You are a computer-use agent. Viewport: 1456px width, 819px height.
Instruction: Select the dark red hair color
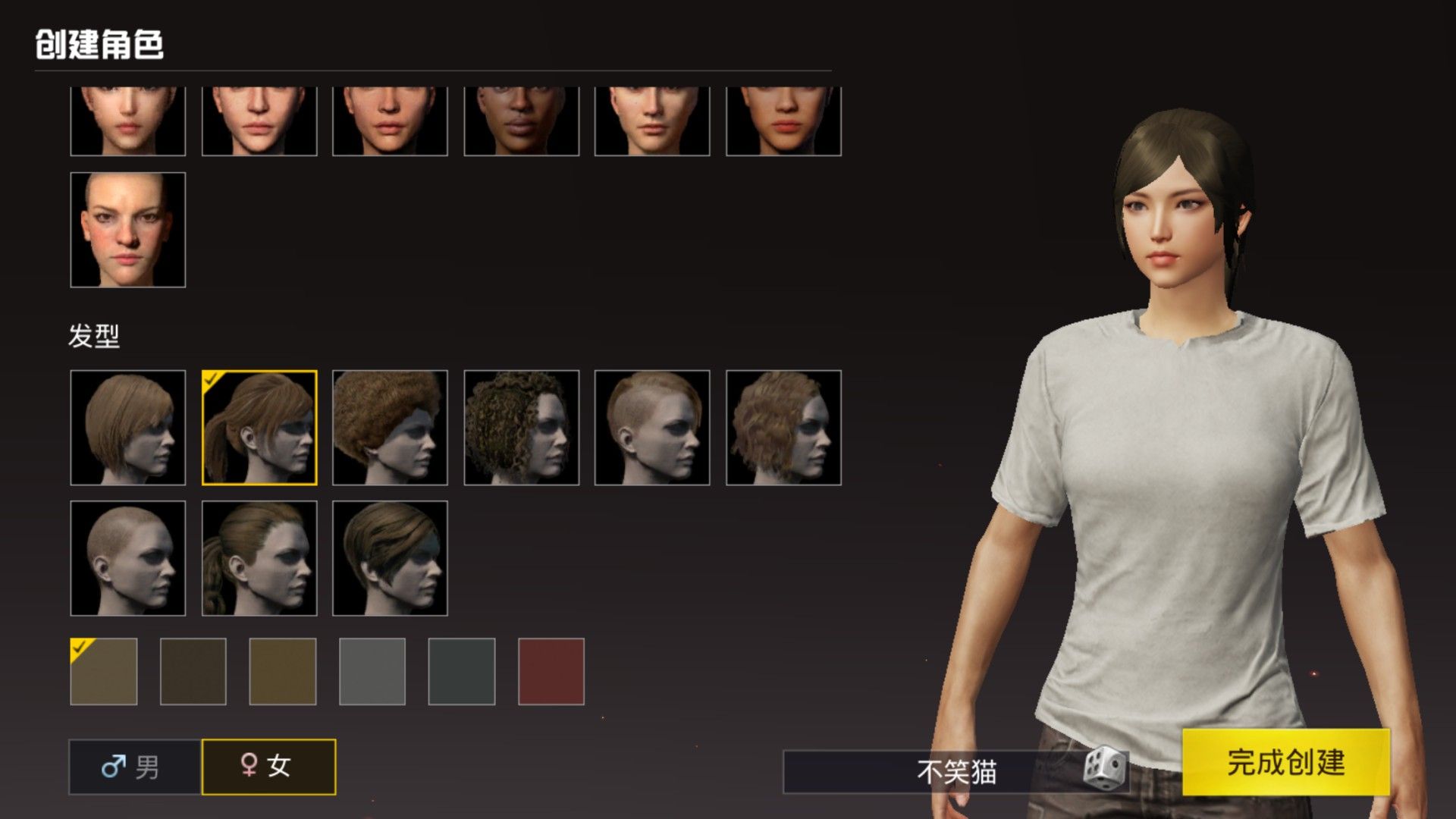pyautogui.click(x=551, y=671)
